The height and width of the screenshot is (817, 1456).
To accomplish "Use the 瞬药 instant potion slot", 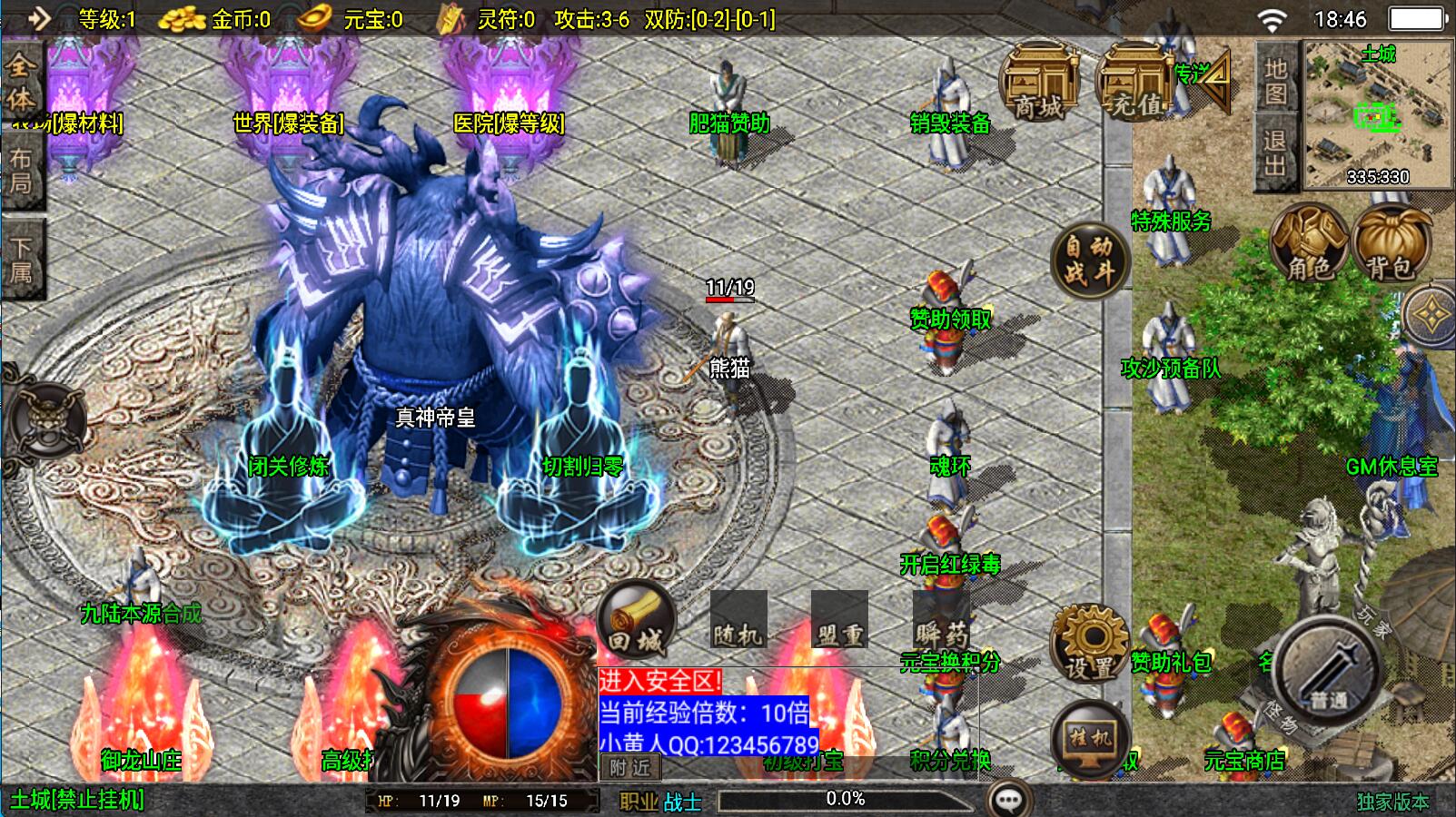I will pyautogui.click(x=941, y=622).
